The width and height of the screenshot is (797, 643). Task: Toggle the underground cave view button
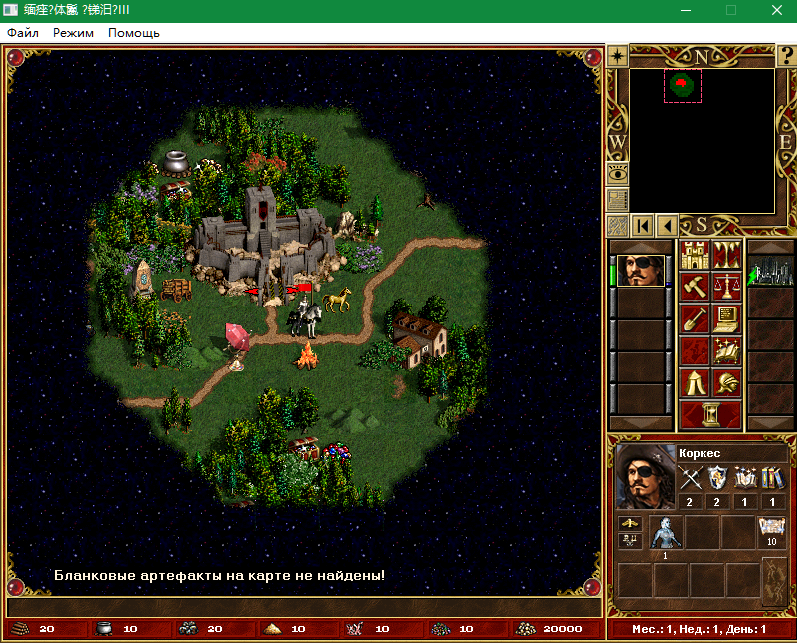click(726, 256)
